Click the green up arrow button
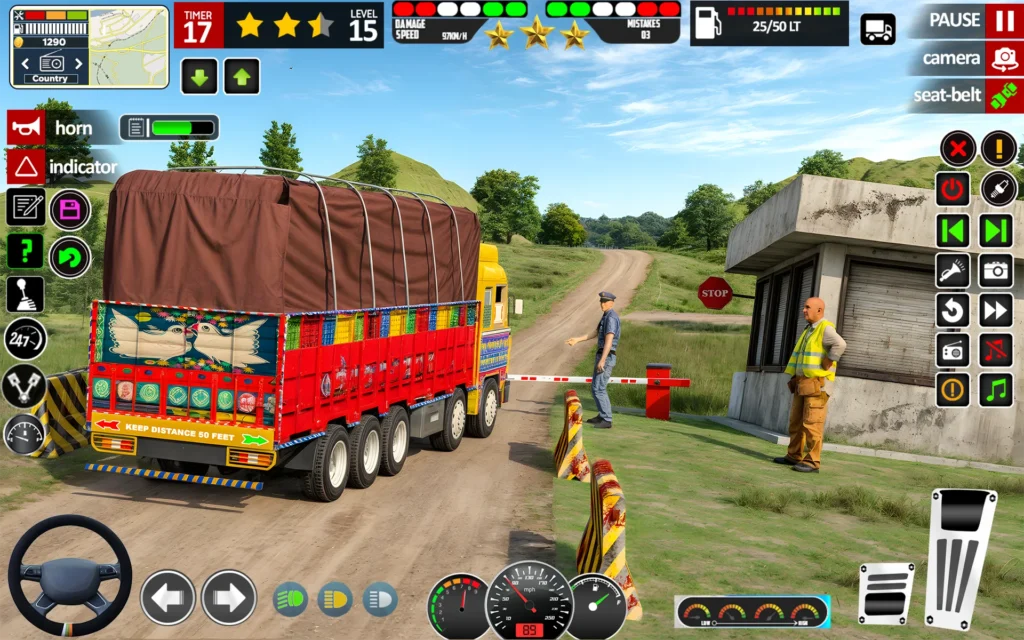The image size is (1024, 640). pyautogui.click(x=242, y=76)
